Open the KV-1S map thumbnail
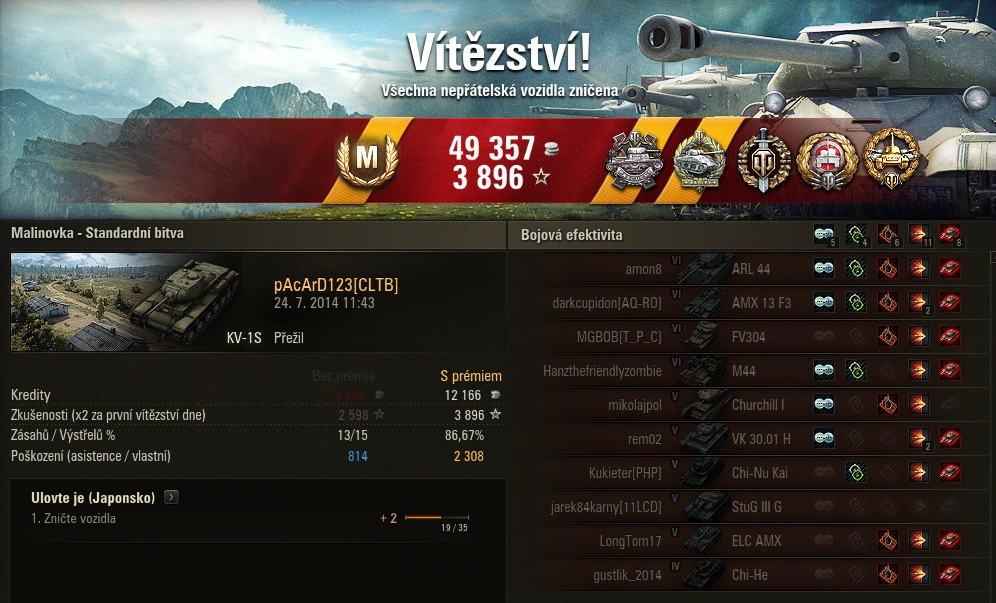The height and width of the screenshot is (603, 996). coord(126,302)
